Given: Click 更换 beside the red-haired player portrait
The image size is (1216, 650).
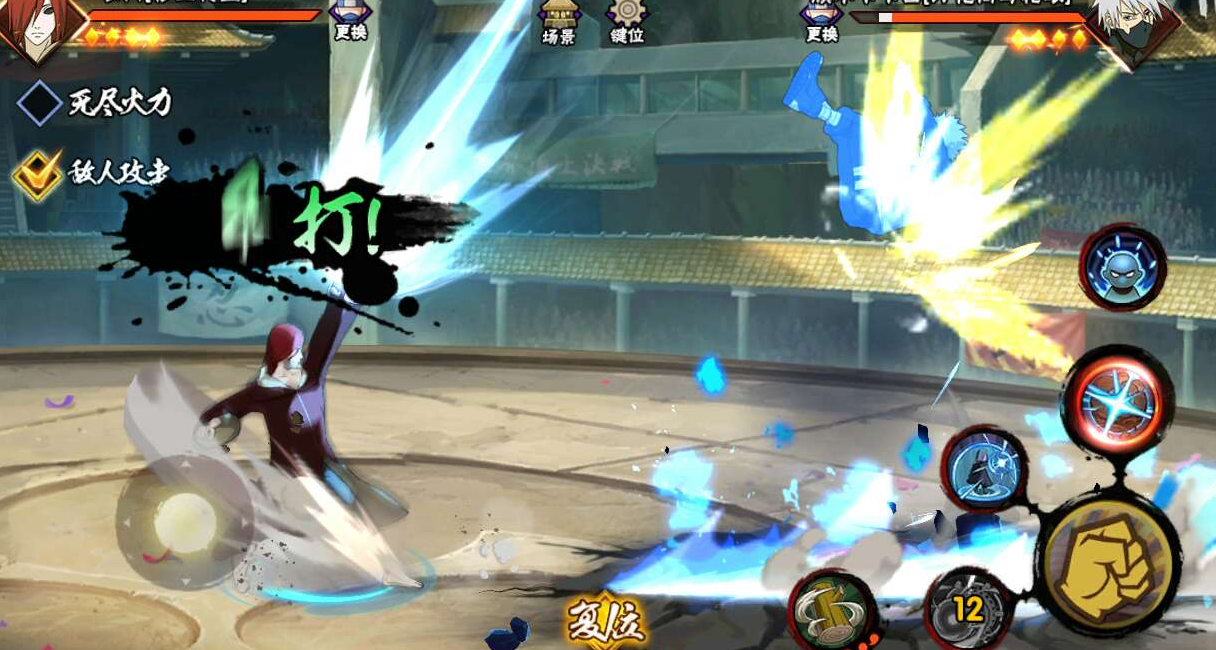Looking at the screenshot, I should (x=350, y=20).
